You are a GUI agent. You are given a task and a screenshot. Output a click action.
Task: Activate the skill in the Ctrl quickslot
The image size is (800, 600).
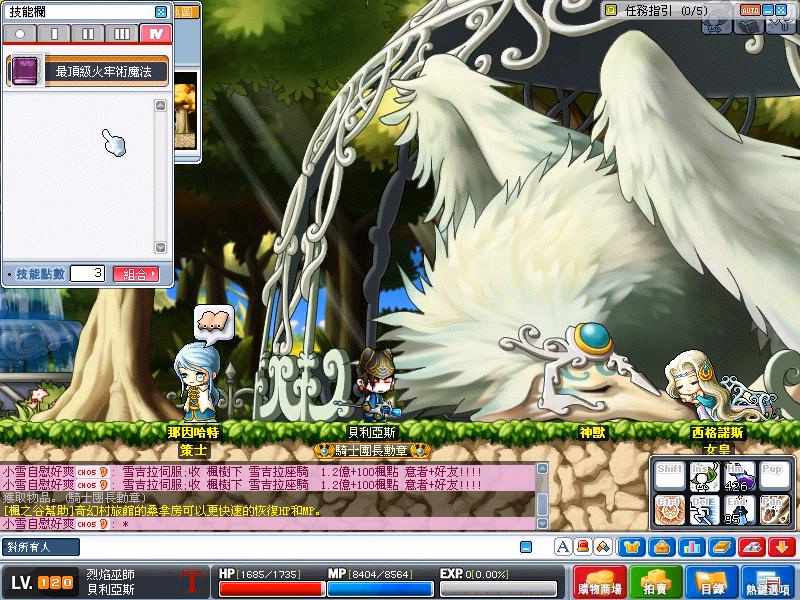[671, 510]
